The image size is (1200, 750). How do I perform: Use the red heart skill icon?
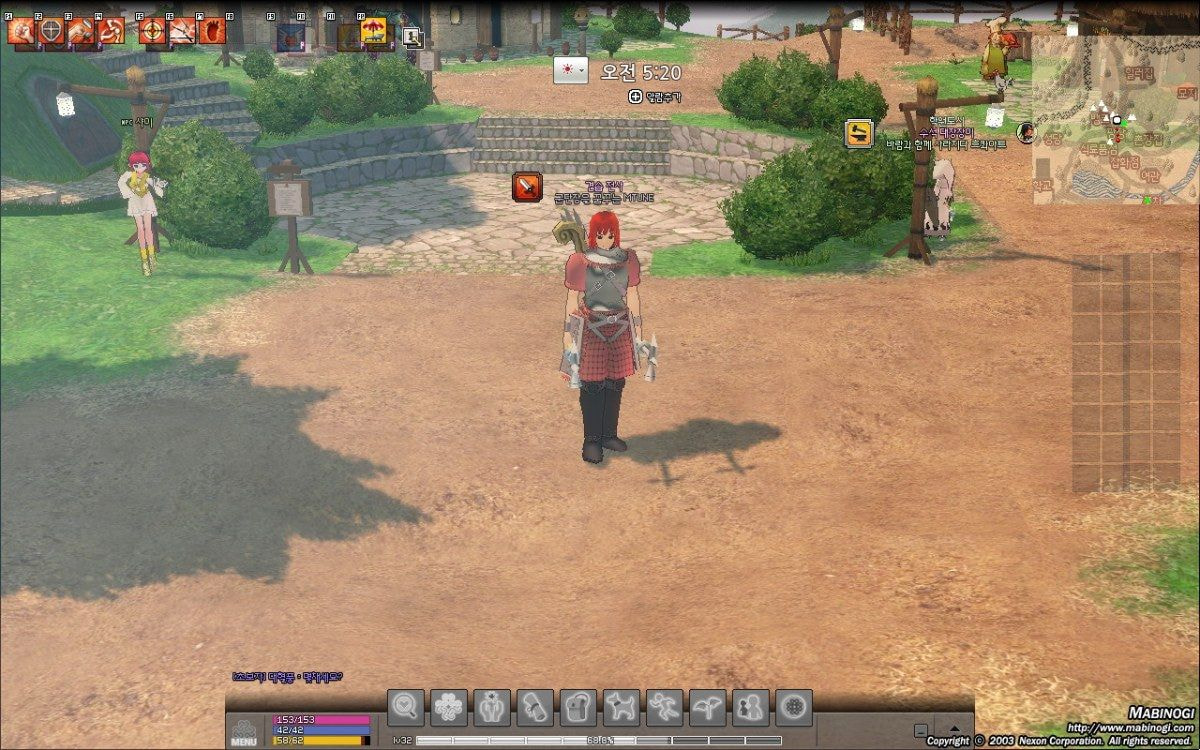[x=212, y=31]
